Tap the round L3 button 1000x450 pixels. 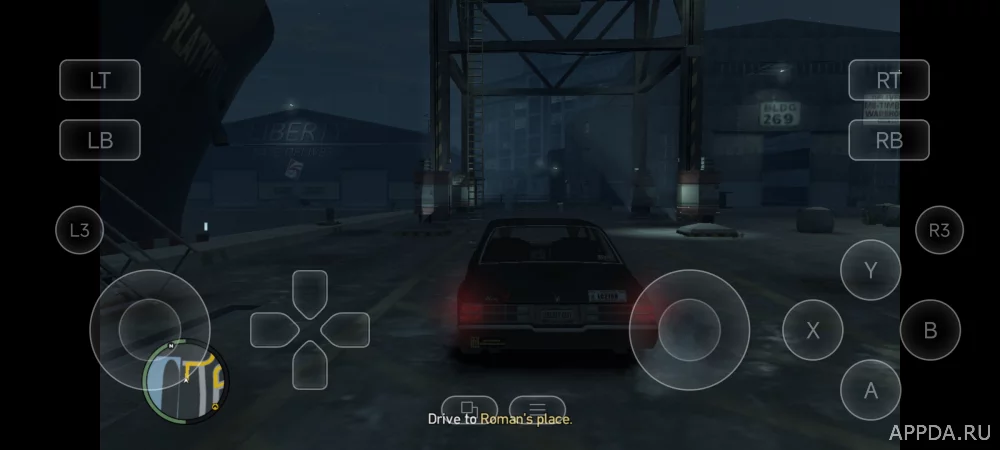pyautogui.click(x=80, y=231)
